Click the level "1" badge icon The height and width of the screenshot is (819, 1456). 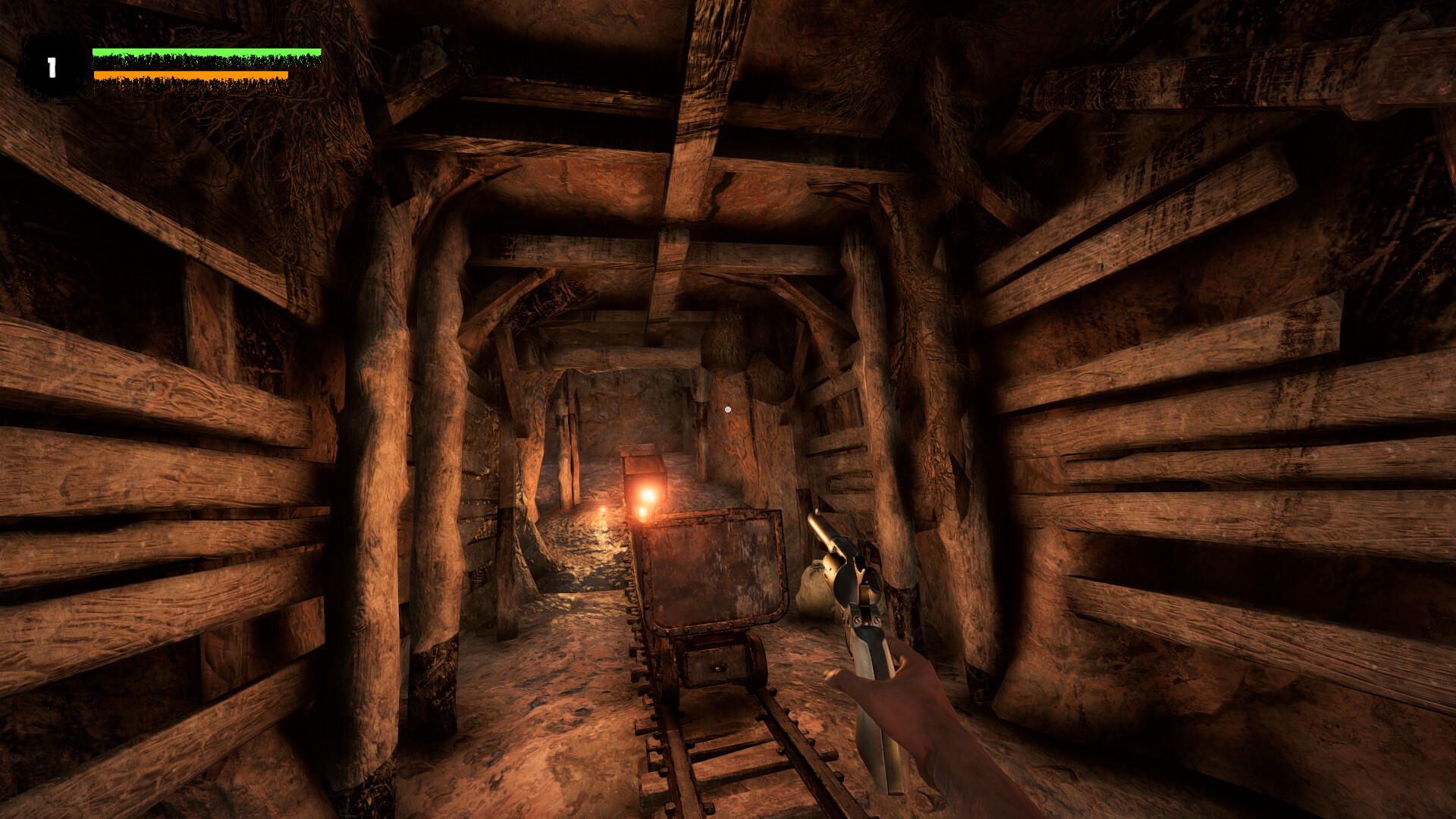coord(50,67)
